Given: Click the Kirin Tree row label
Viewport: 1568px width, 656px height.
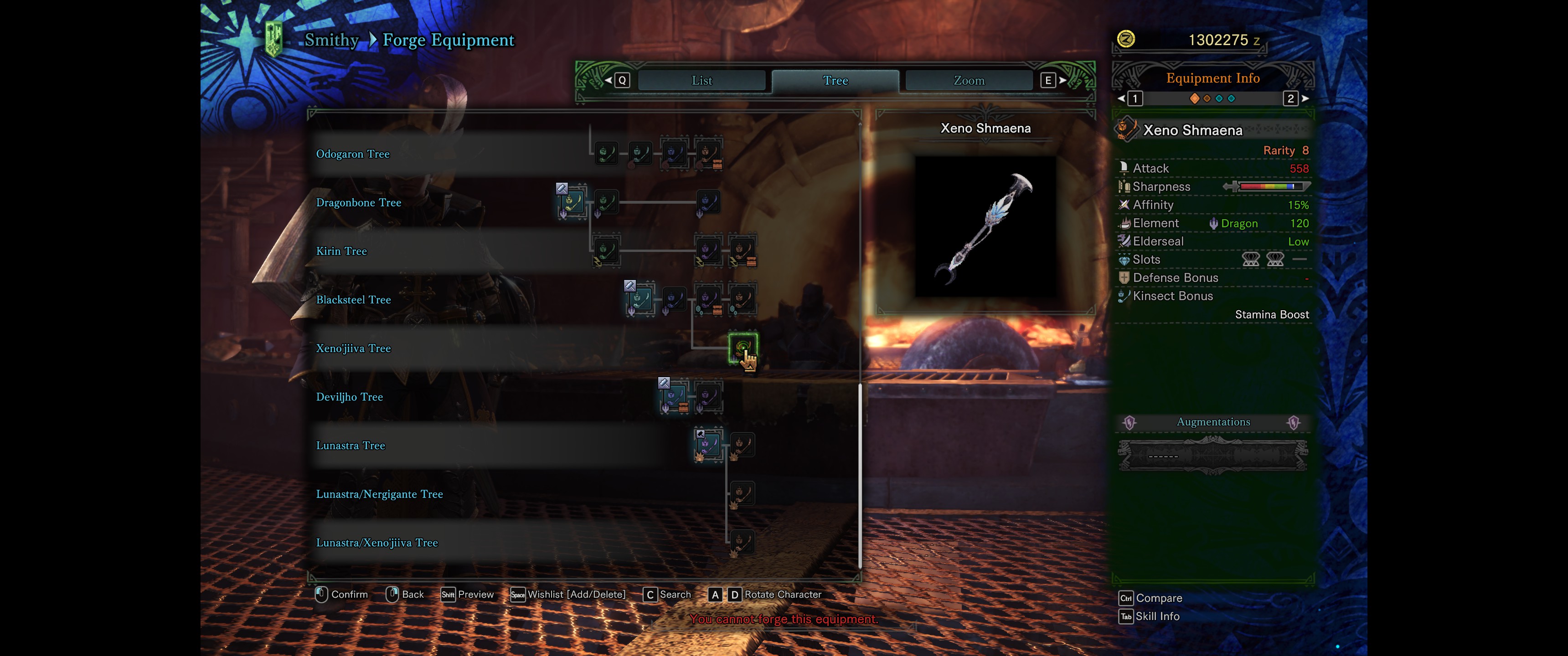Looking at the screenshot, I should [x=341, y=251].
